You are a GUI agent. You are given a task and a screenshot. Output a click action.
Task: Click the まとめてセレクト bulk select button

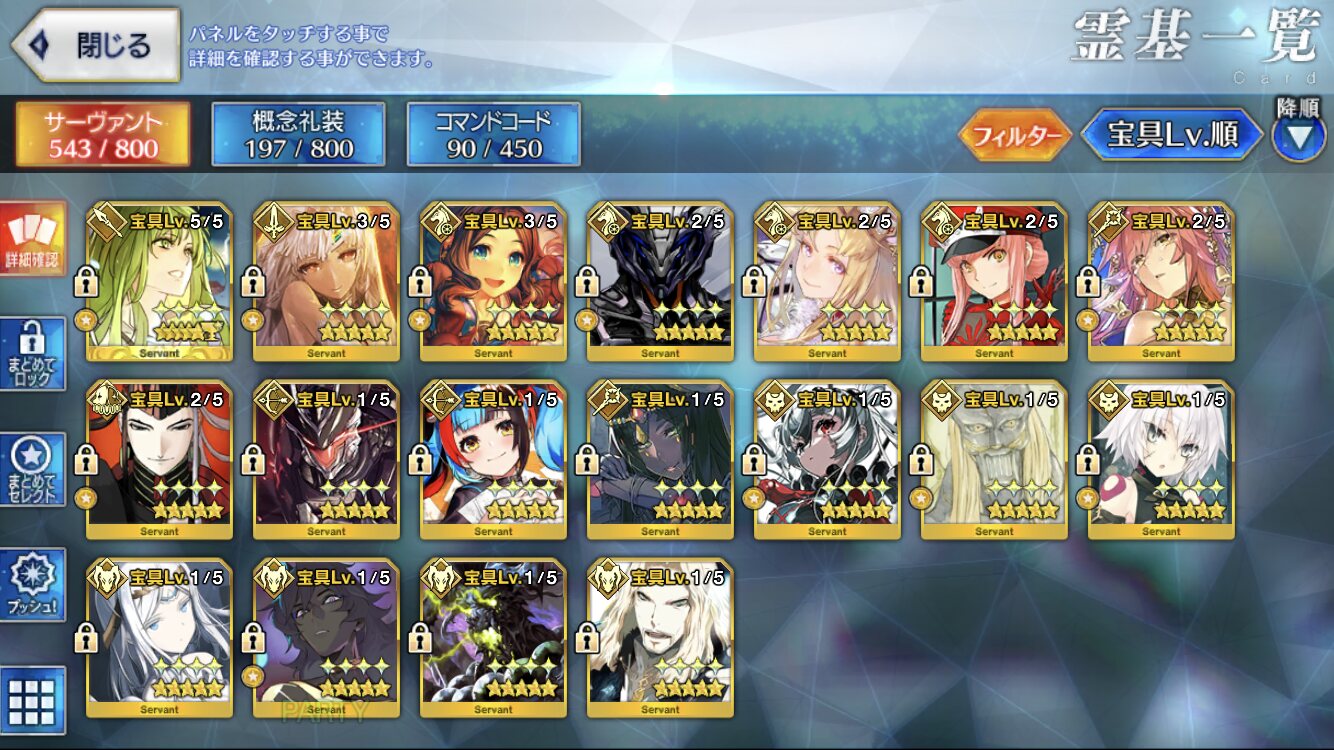[x=35, y=469]
